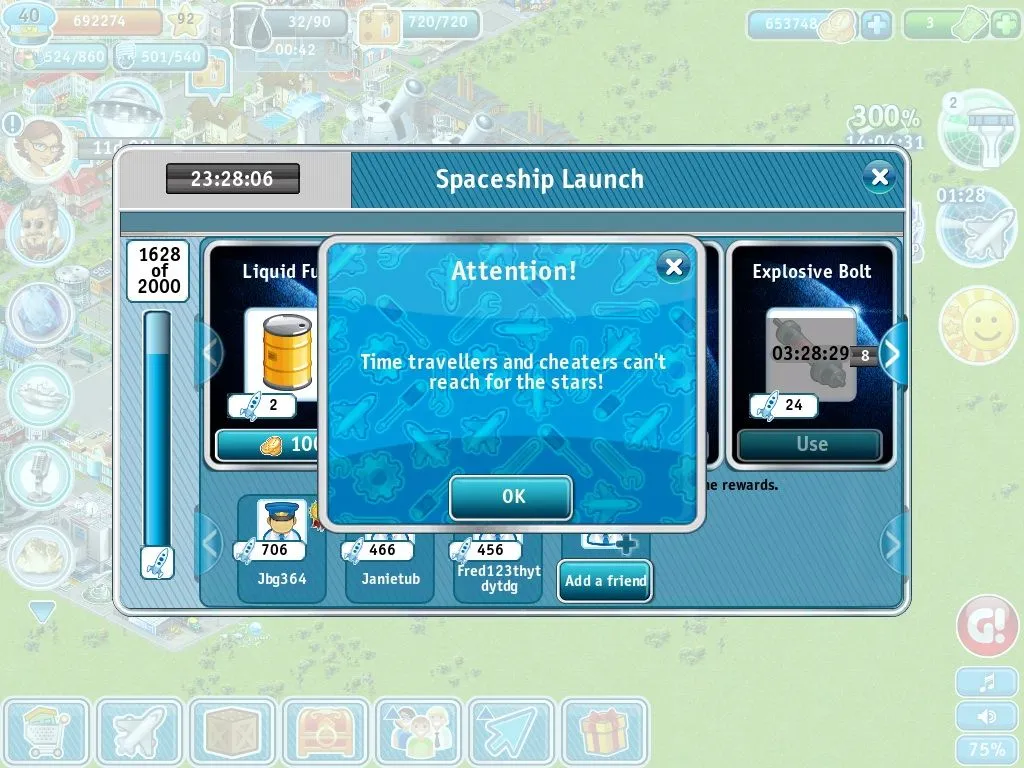Viewport: 1024px width, 768px height.
Task: Toggle the music note button
Action: 986,682
